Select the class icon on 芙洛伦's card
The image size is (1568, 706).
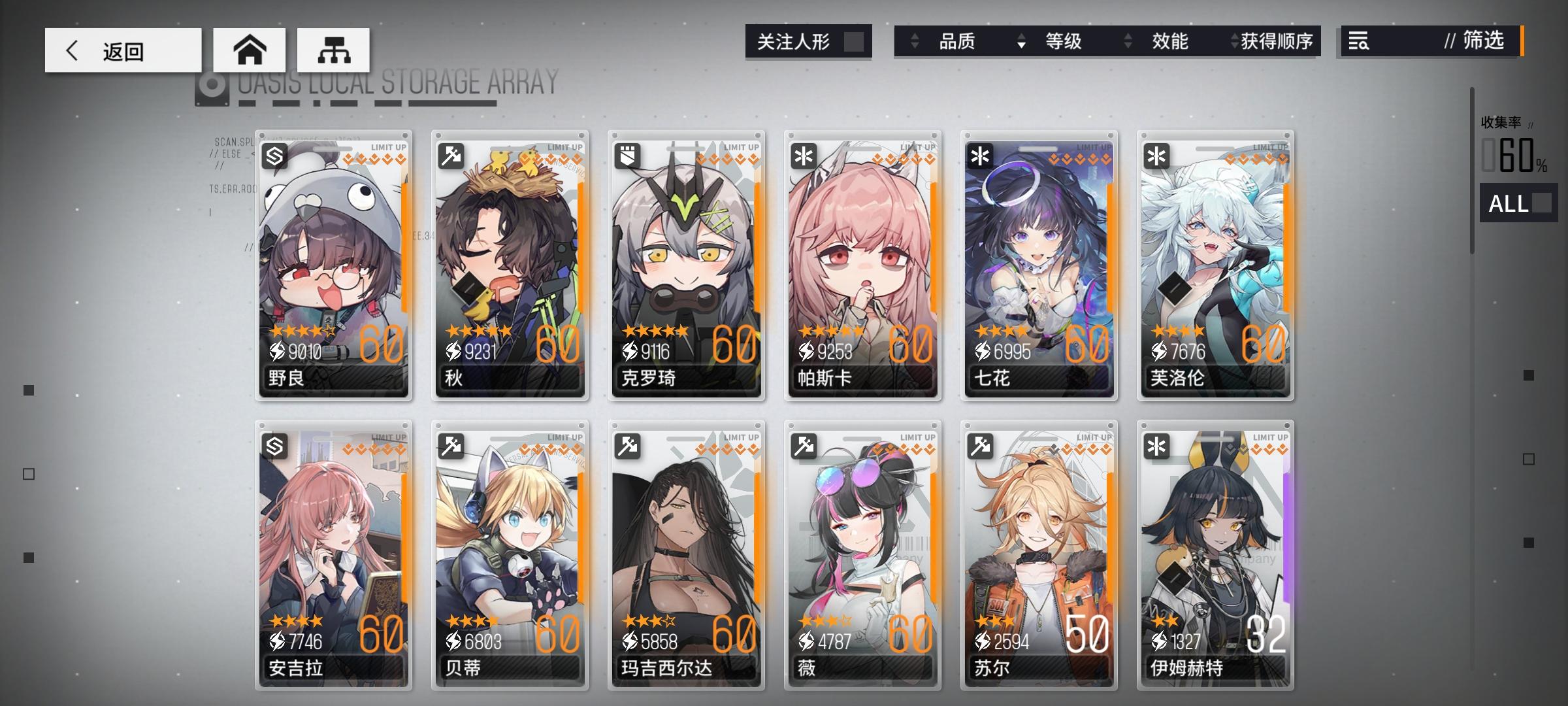[x=1158, y=157]
